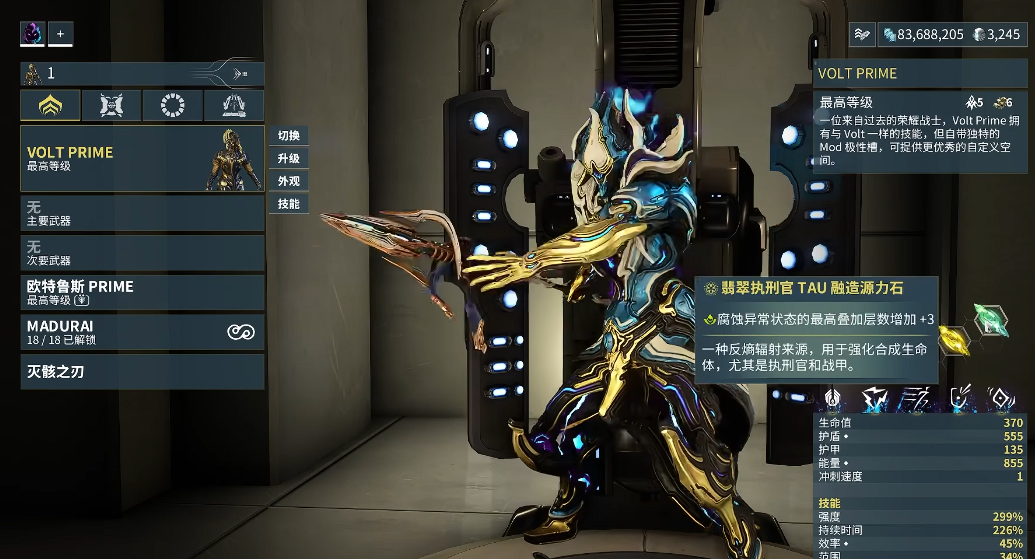Select the yellow archon shard slot
The width and height of the screenshot is (1035, 559).
click(953, 341)
